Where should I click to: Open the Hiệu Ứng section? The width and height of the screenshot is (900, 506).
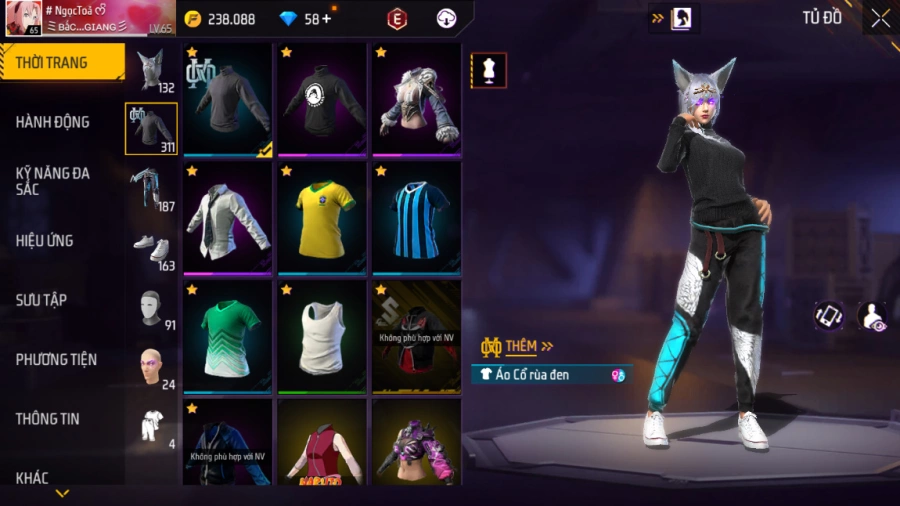click(45, 241)
